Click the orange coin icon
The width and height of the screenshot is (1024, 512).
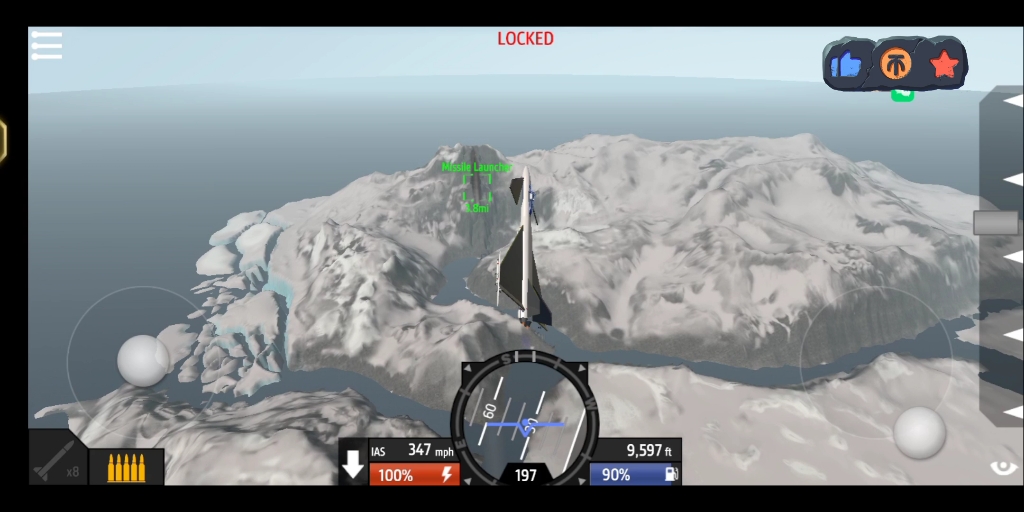[895, 65]
